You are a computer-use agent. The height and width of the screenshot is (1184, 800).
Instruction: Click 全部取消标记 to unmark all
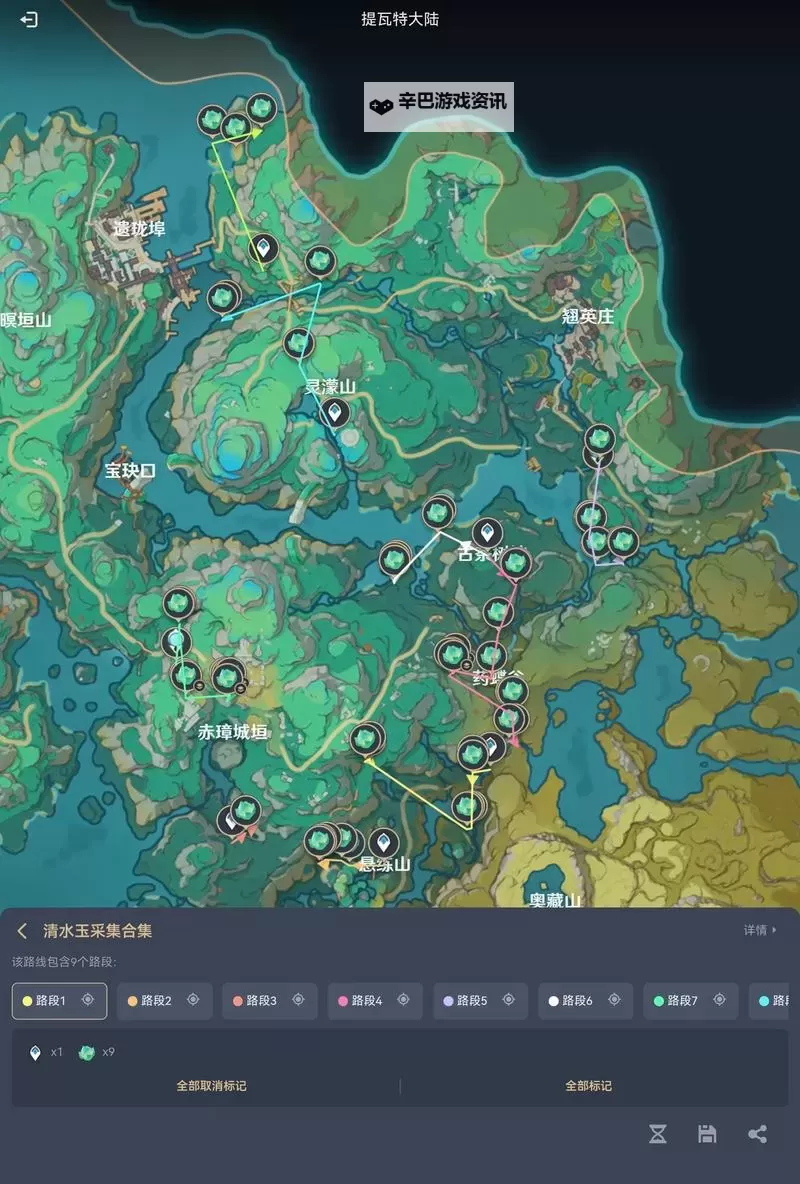click(211, 1085)
